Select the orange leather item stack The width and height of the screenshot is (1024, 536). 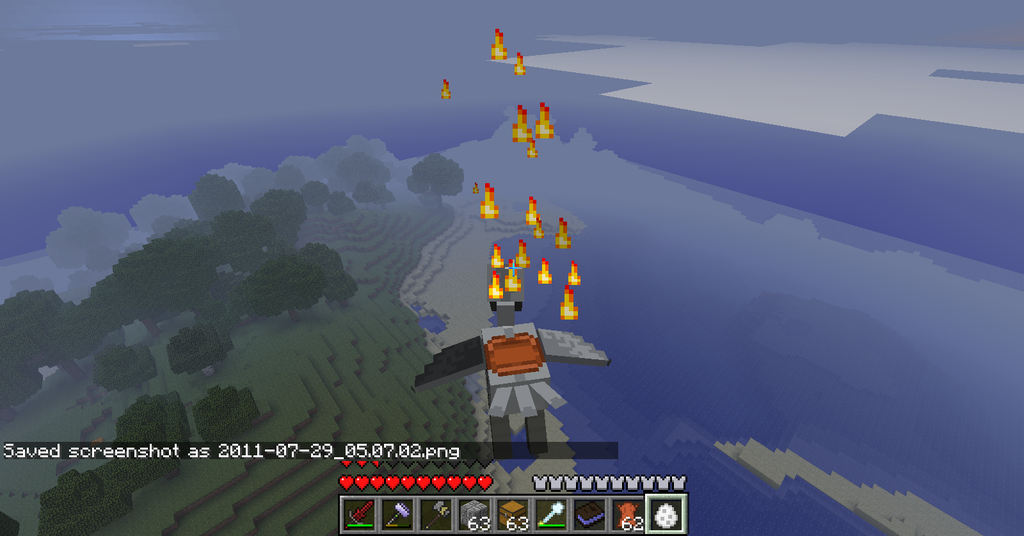[627, 514]
